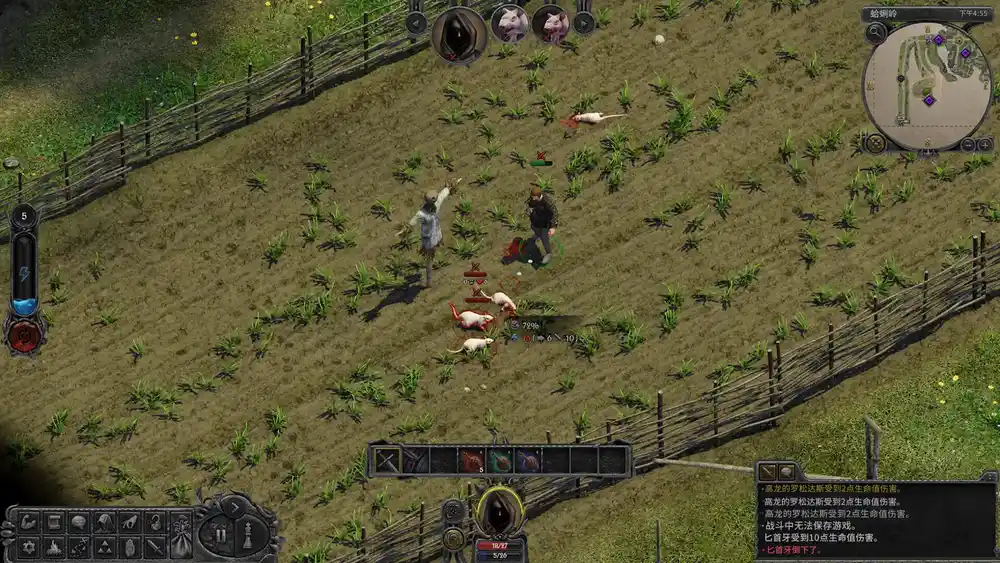This screenshot has width=1000, height=563.
Task: Select the hooded hero portrait at bottom
Action: pos(500,510)
